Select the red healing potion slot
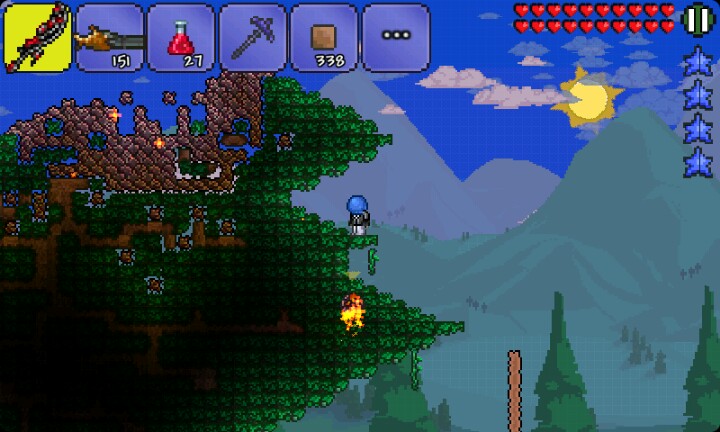Screen dimensions: 720x432 pyautogui.click(x=181, y=37)
